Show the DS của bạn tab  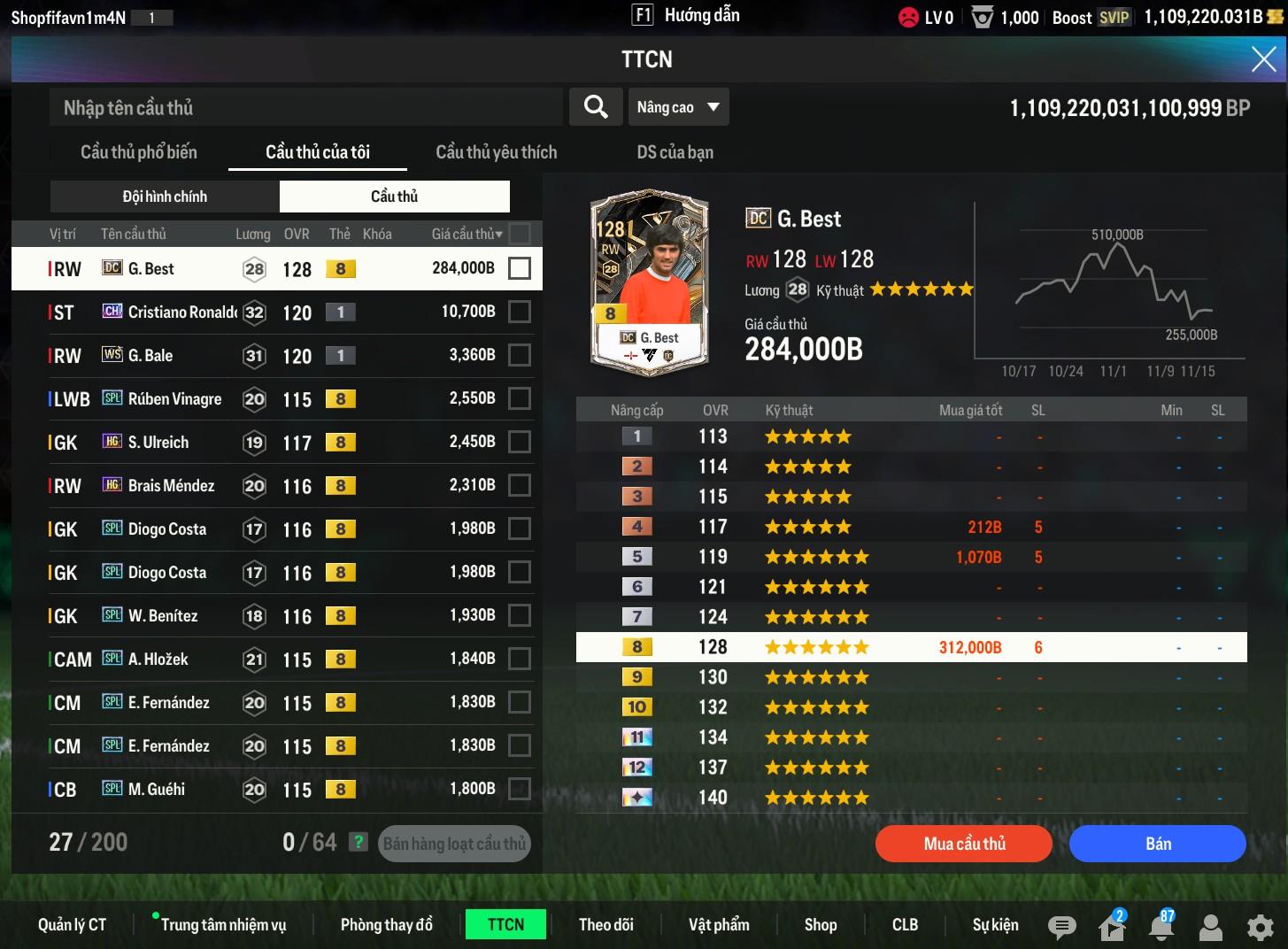[x=675, y=152]
